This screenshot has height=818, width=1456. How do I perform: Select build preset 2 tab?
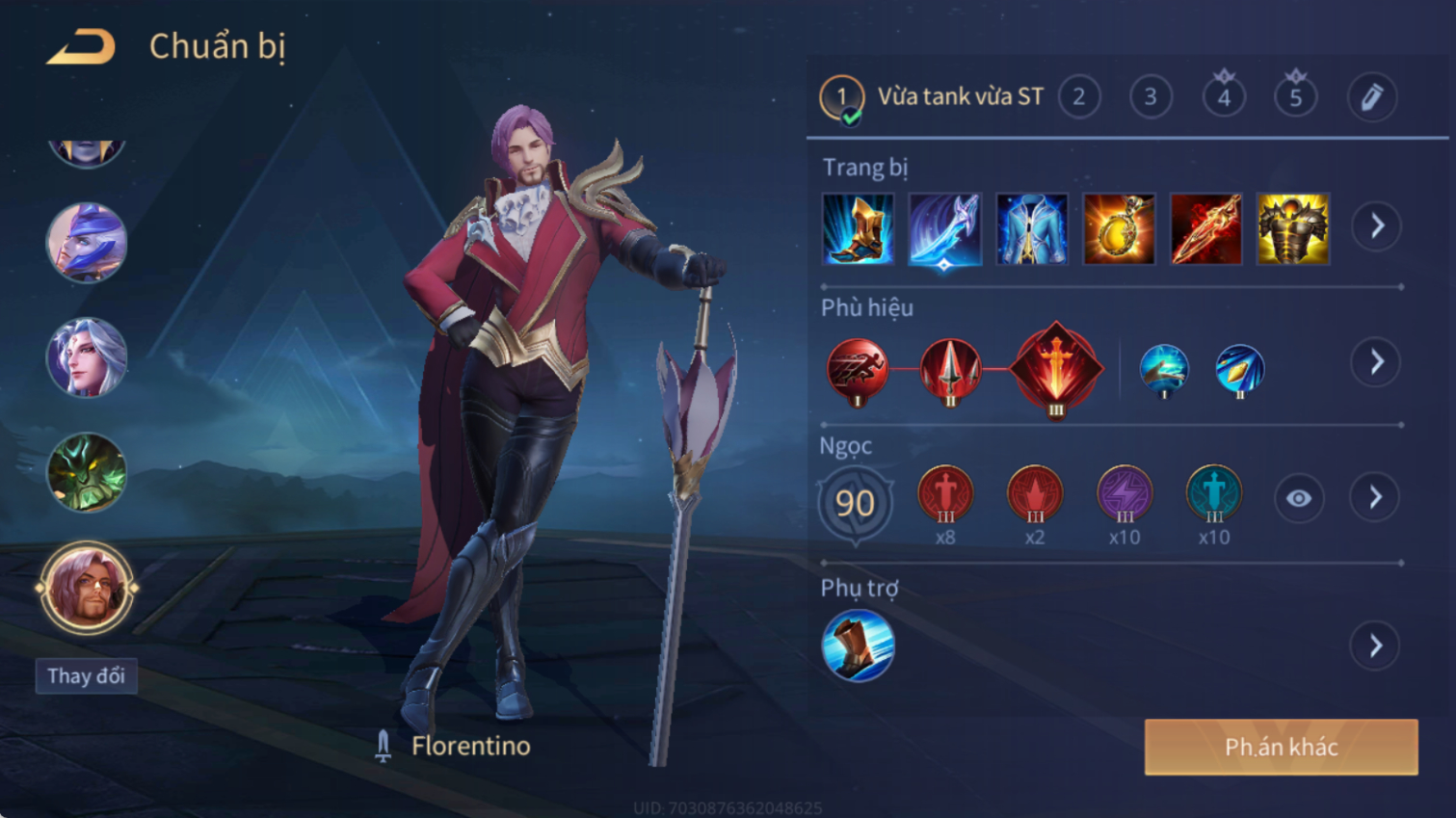pyautogui.click(x=1079, y=96)
